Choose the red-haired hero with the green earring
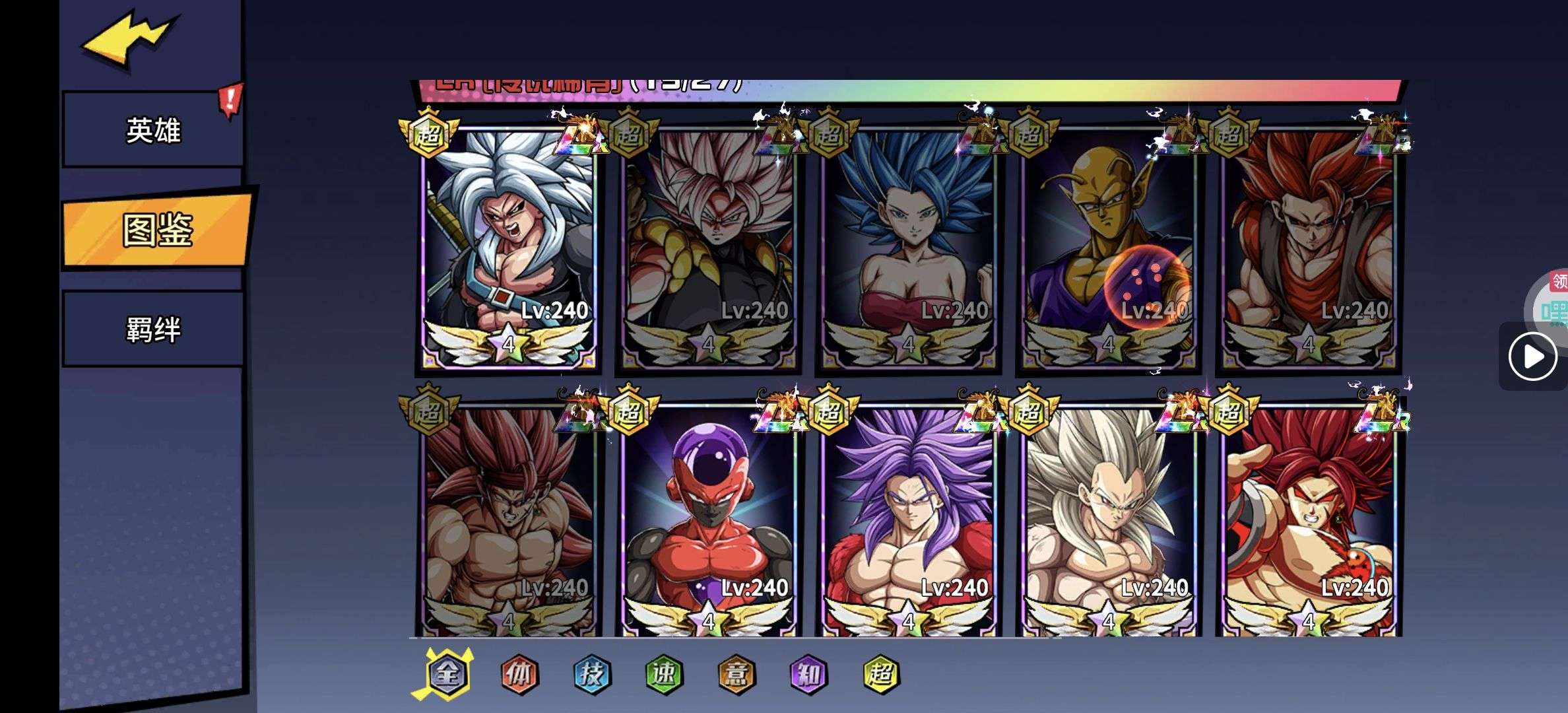The image size is (1568, 713). click(1309, 522)
